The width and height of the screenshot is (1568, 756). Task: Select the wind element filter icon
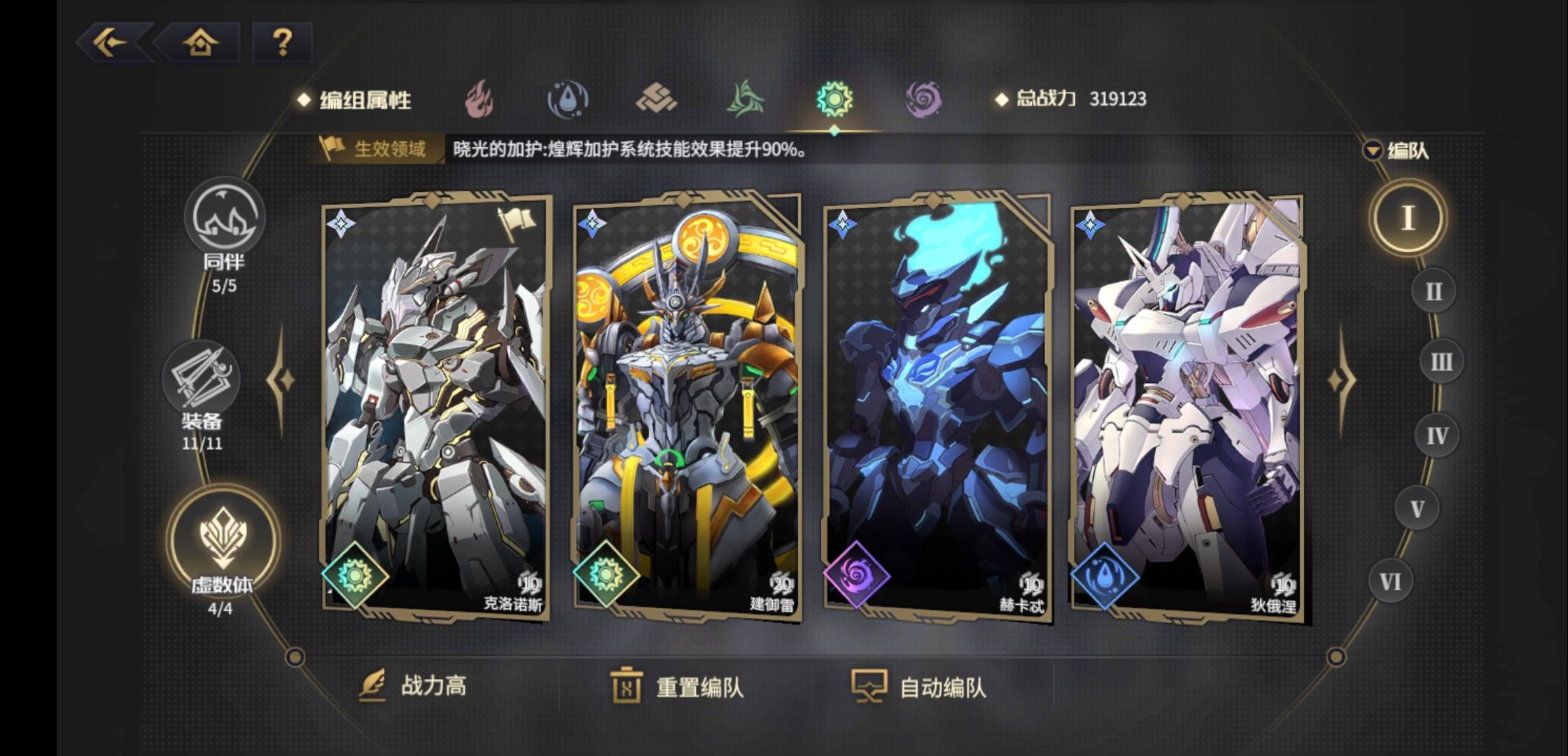(748, 99)
